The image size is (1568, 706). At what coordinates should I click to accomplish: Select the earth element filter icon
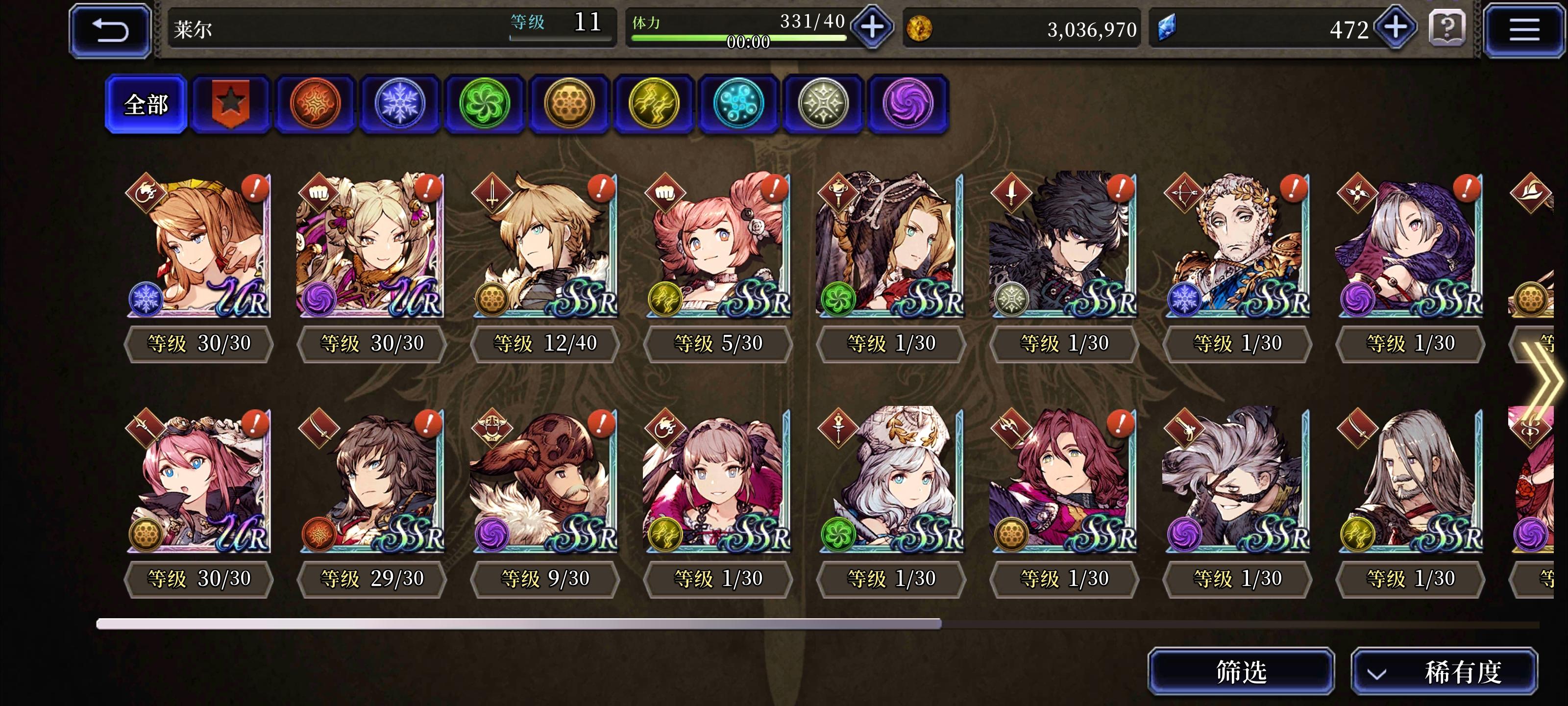pyautogui.click(x=569, y=103)
